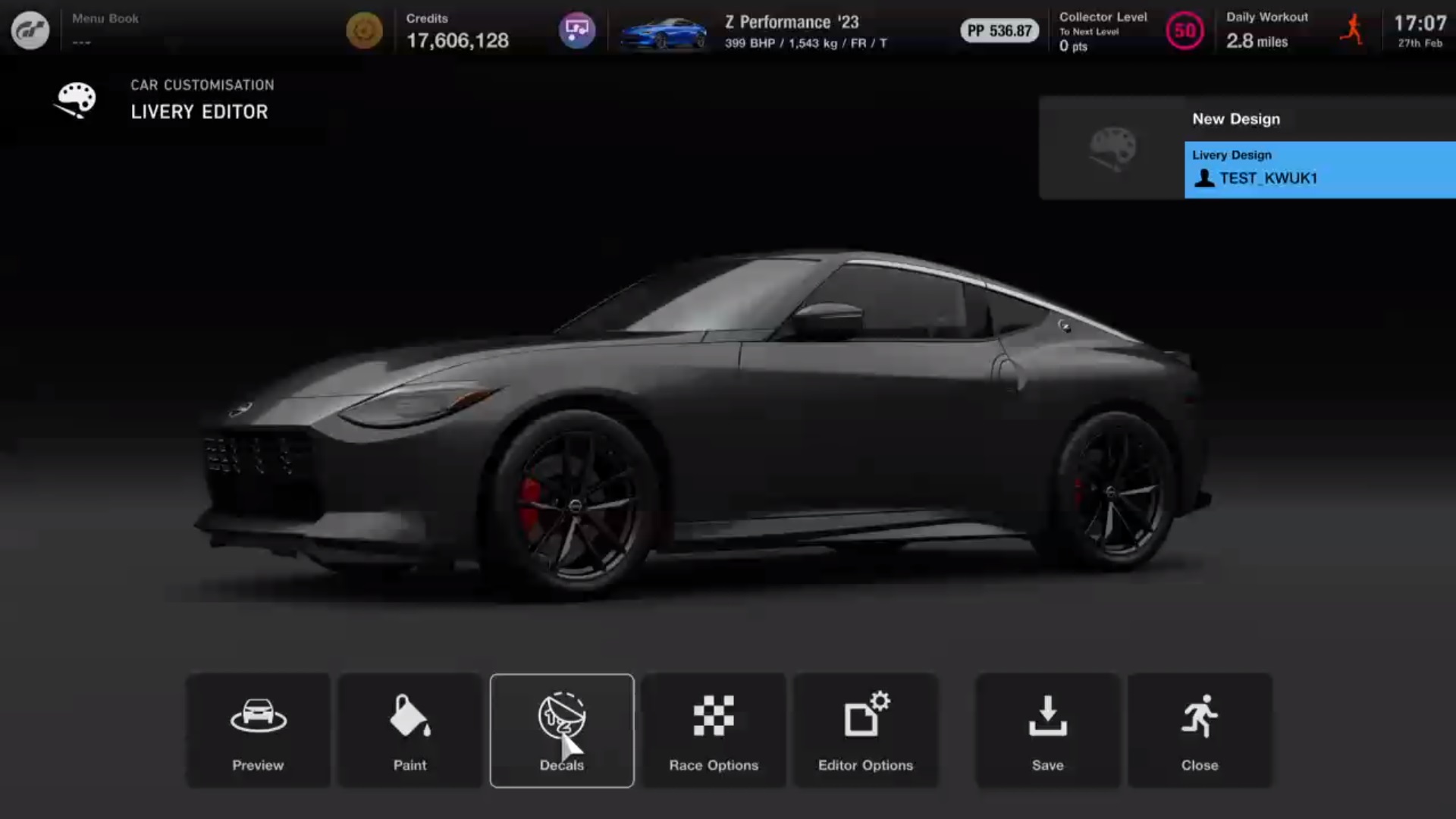
Task: Open the Collector Level 50 badge
Action: coord(1185,32)
